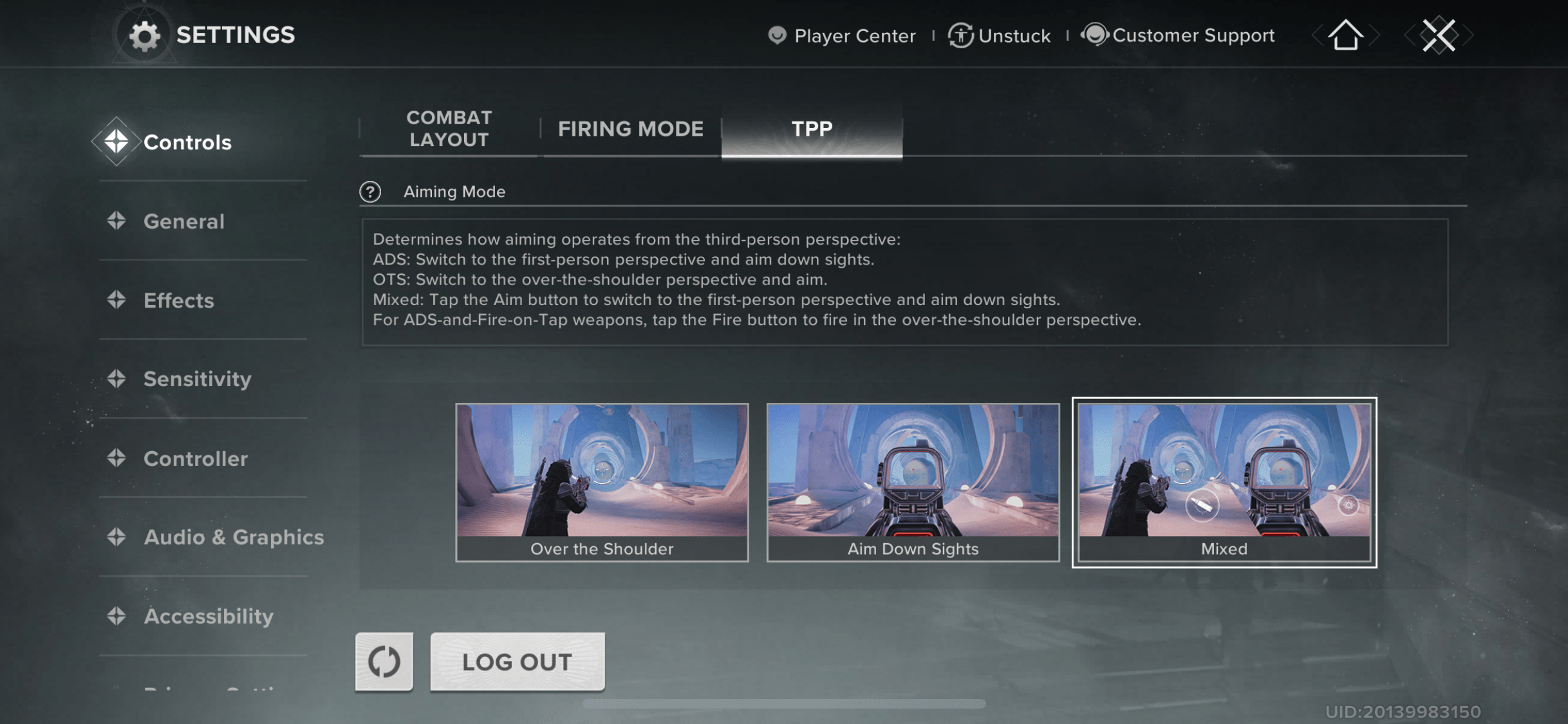
Task: Choose Over the Shoulder aiming mode
Action: click(602, 482)
